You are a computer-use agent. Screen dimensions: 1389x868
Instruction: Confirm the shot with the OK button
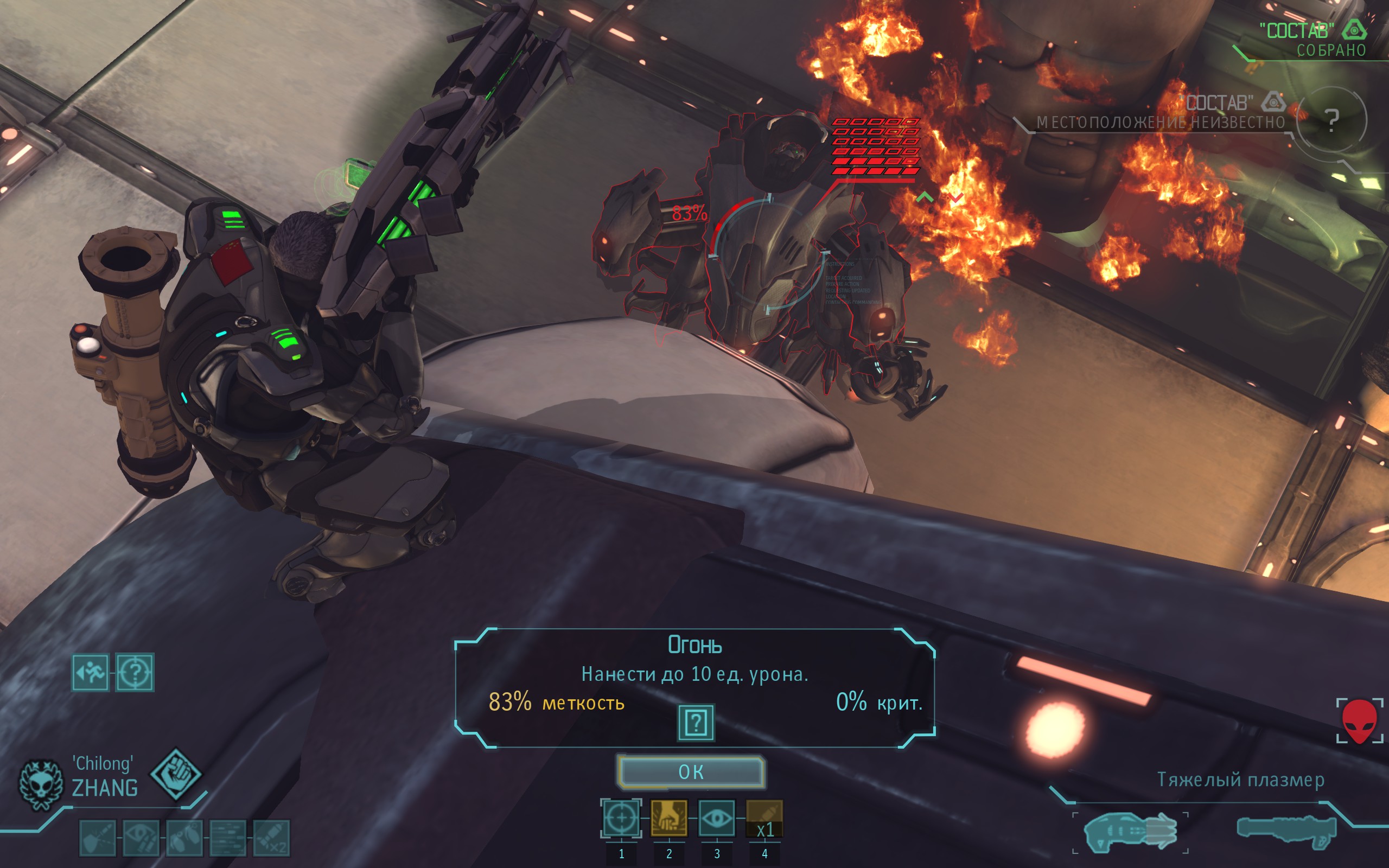tap(691, 772)
